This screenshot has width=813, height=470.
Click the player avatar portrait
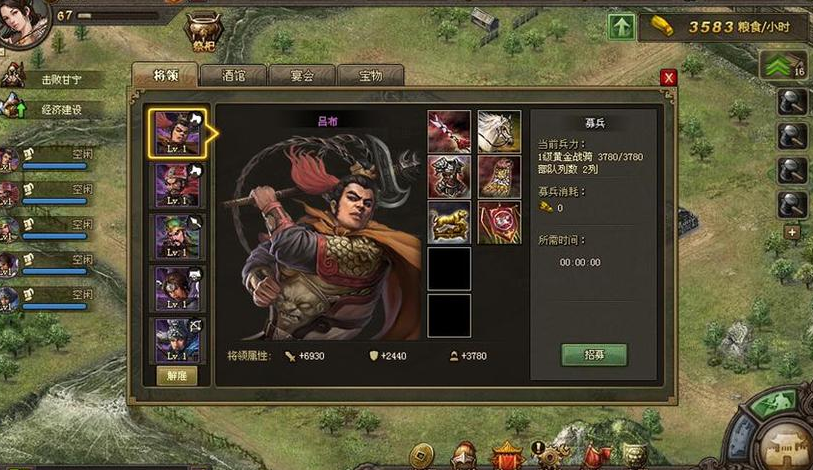pyautogui.click(x=22, y=22)
